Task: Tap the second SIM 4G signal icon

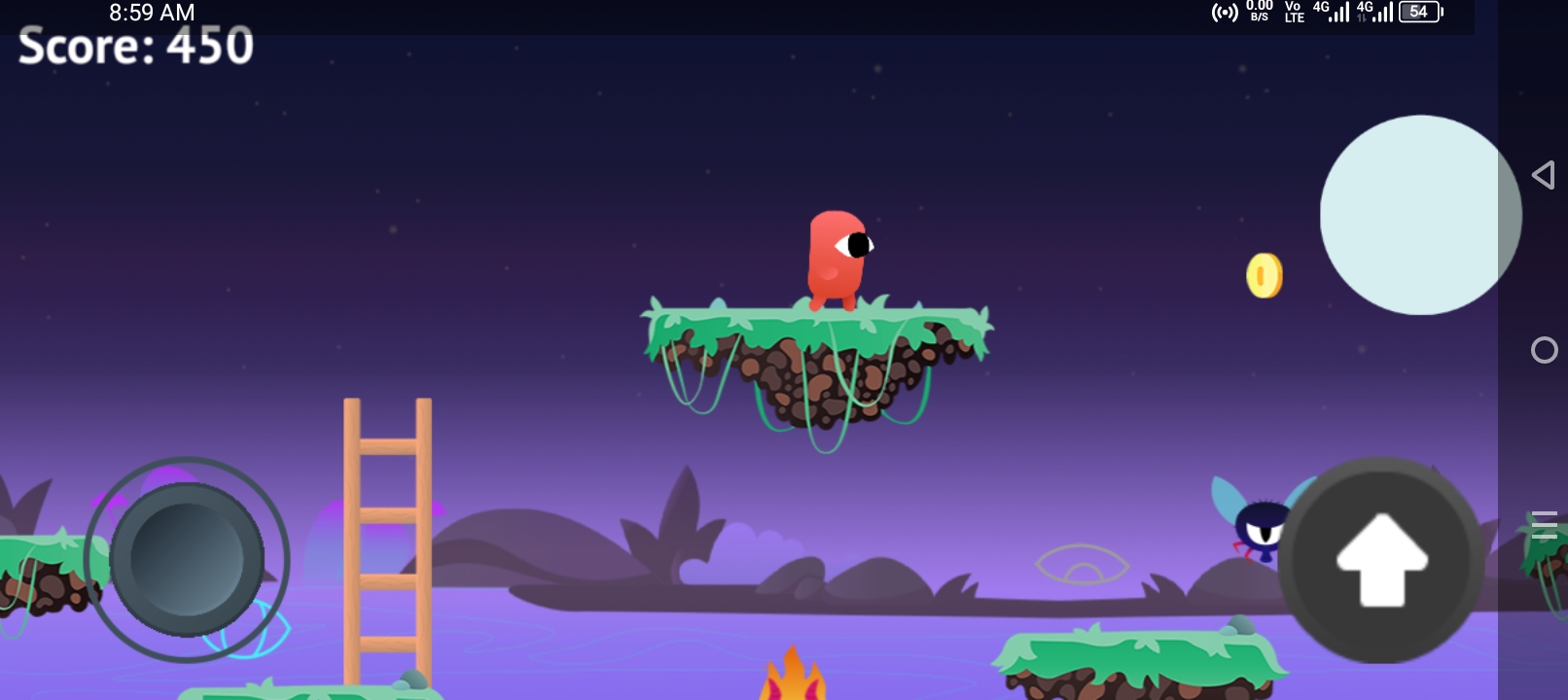Action: point(1381,14)
